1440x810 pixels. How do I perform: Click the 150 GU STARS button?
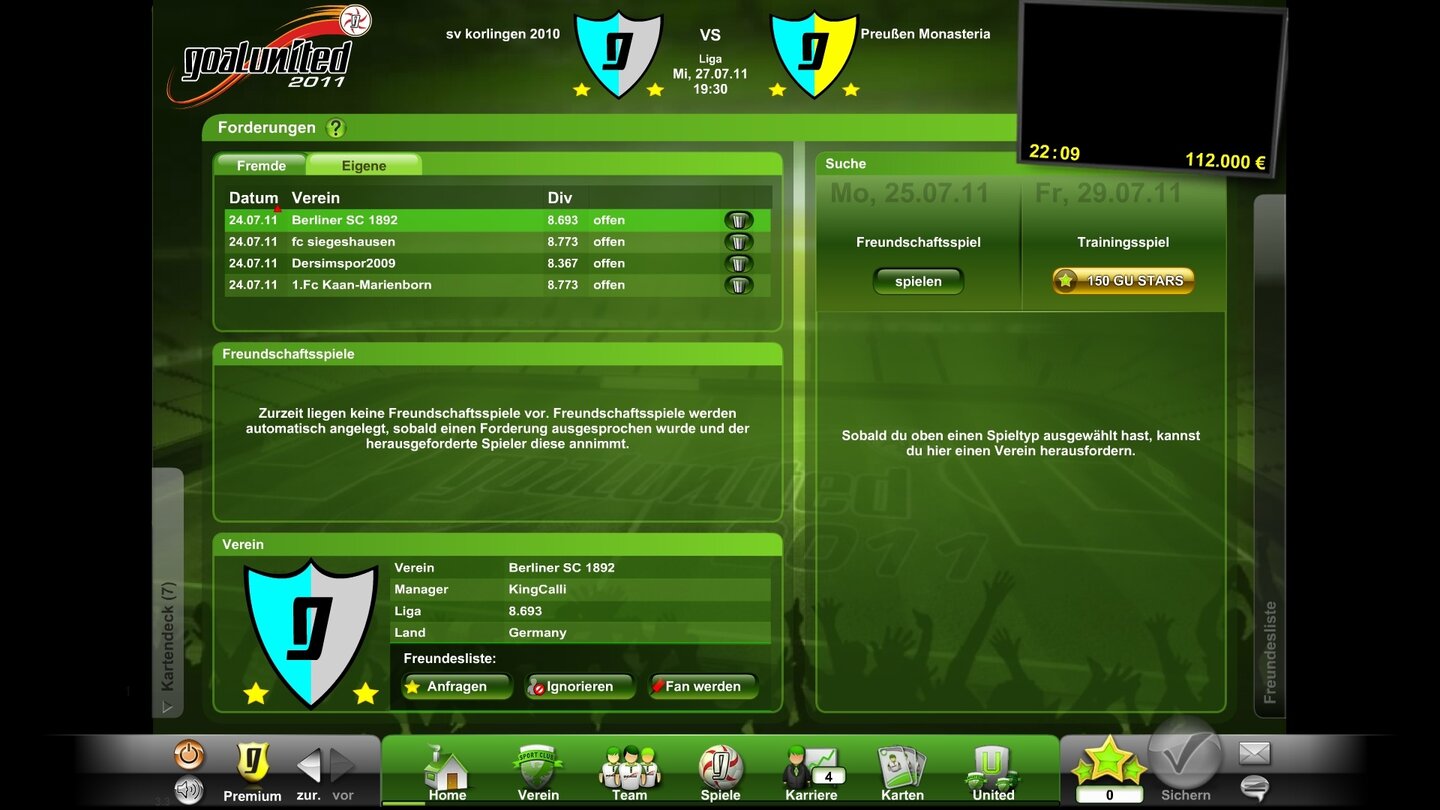coord(1121,281)
